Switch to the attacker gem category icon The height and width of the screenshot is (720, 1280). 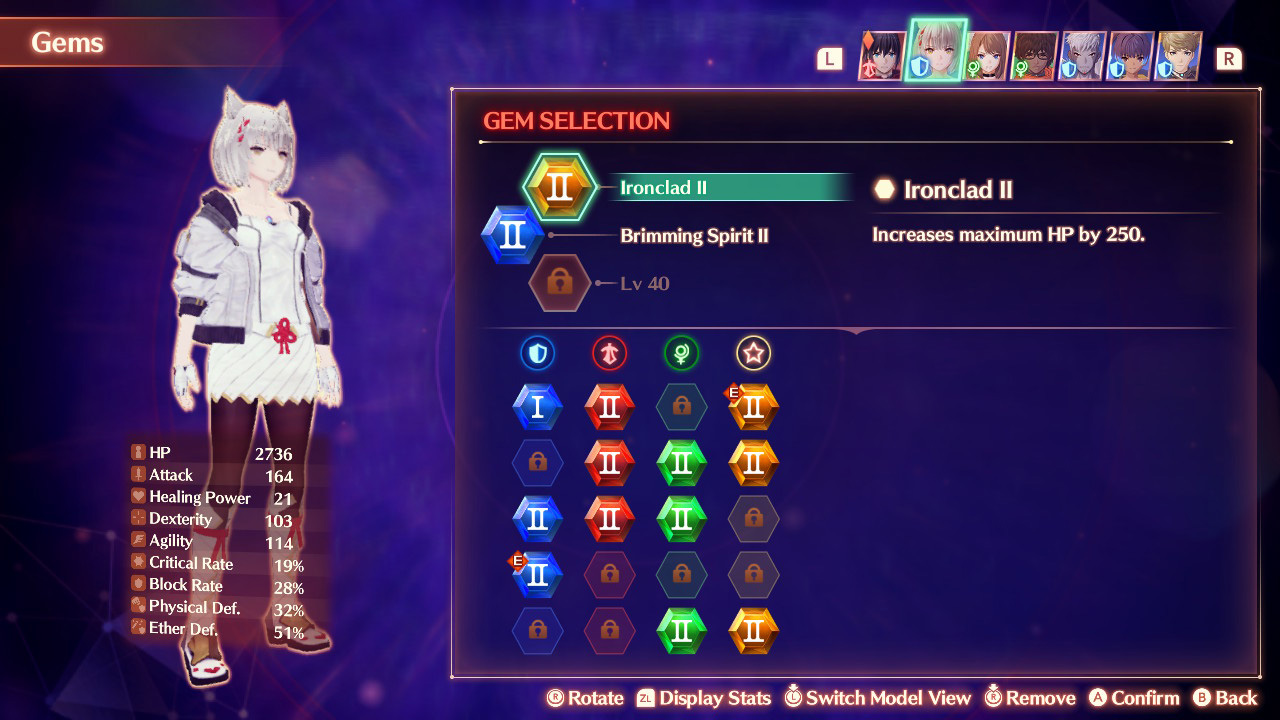[x=610, y=353]
